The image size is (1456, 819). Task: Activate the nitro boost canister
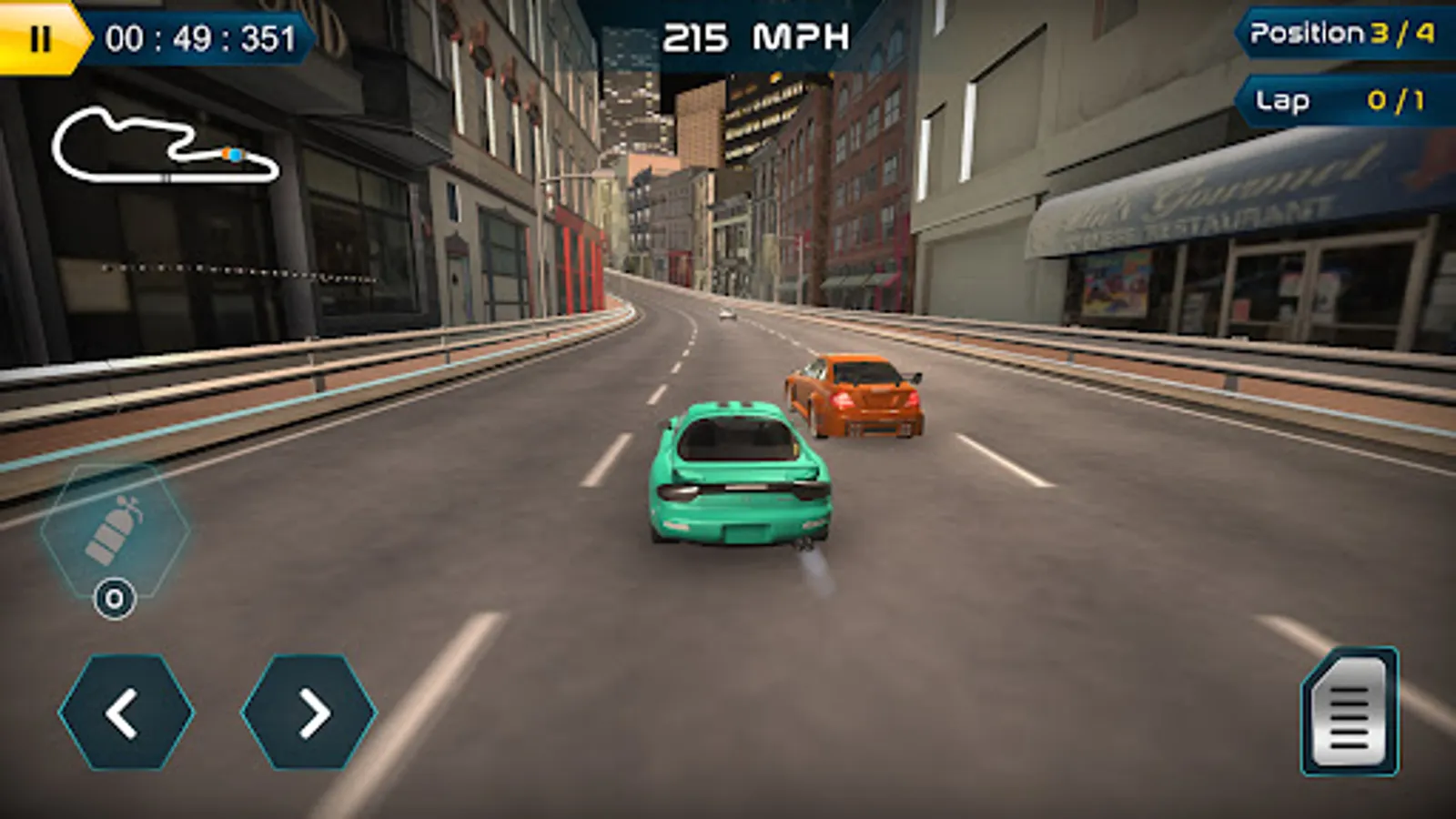tap(115, 532)
